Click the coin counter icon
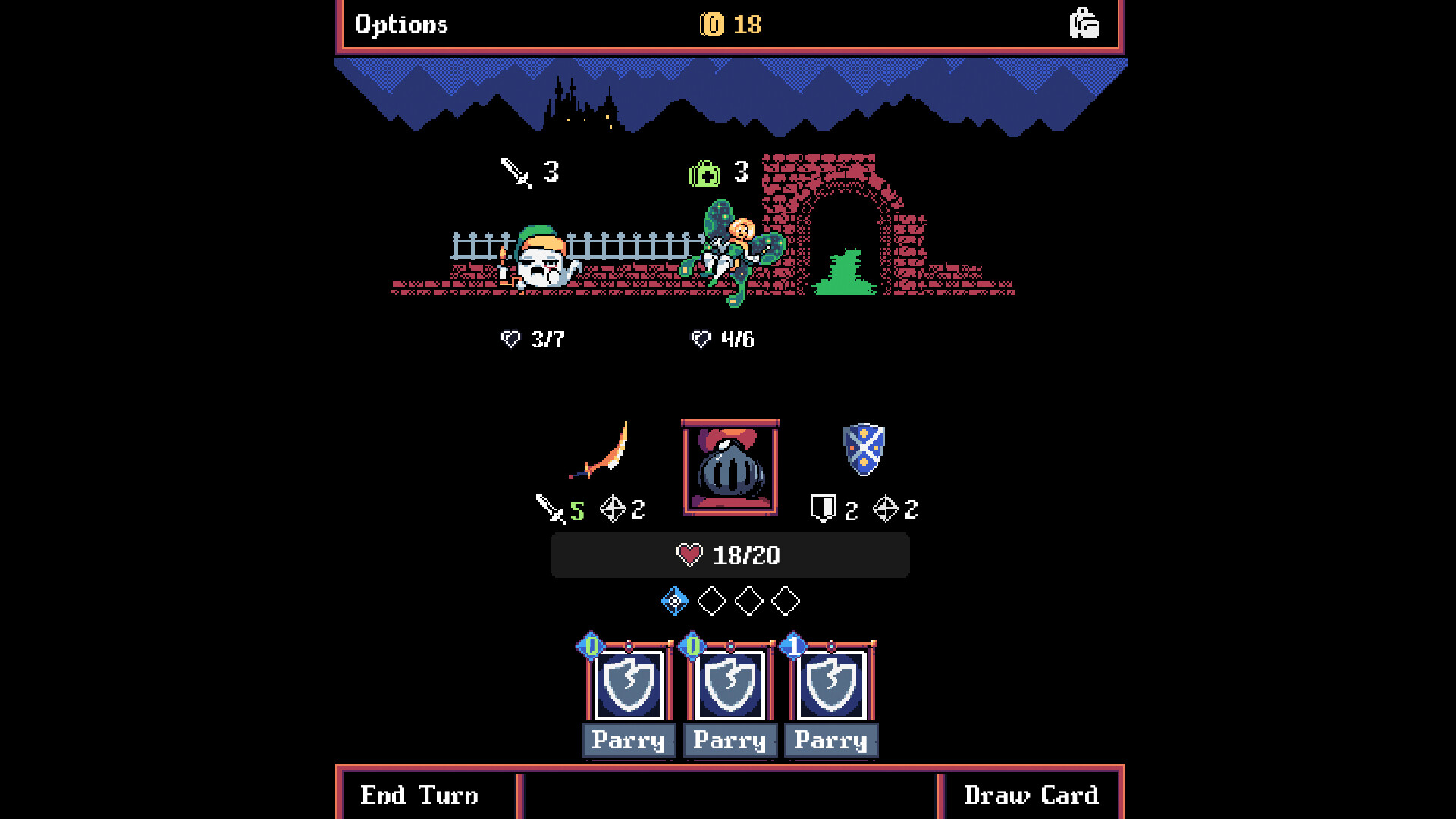The image size is (1456, 819). point(711,24)
